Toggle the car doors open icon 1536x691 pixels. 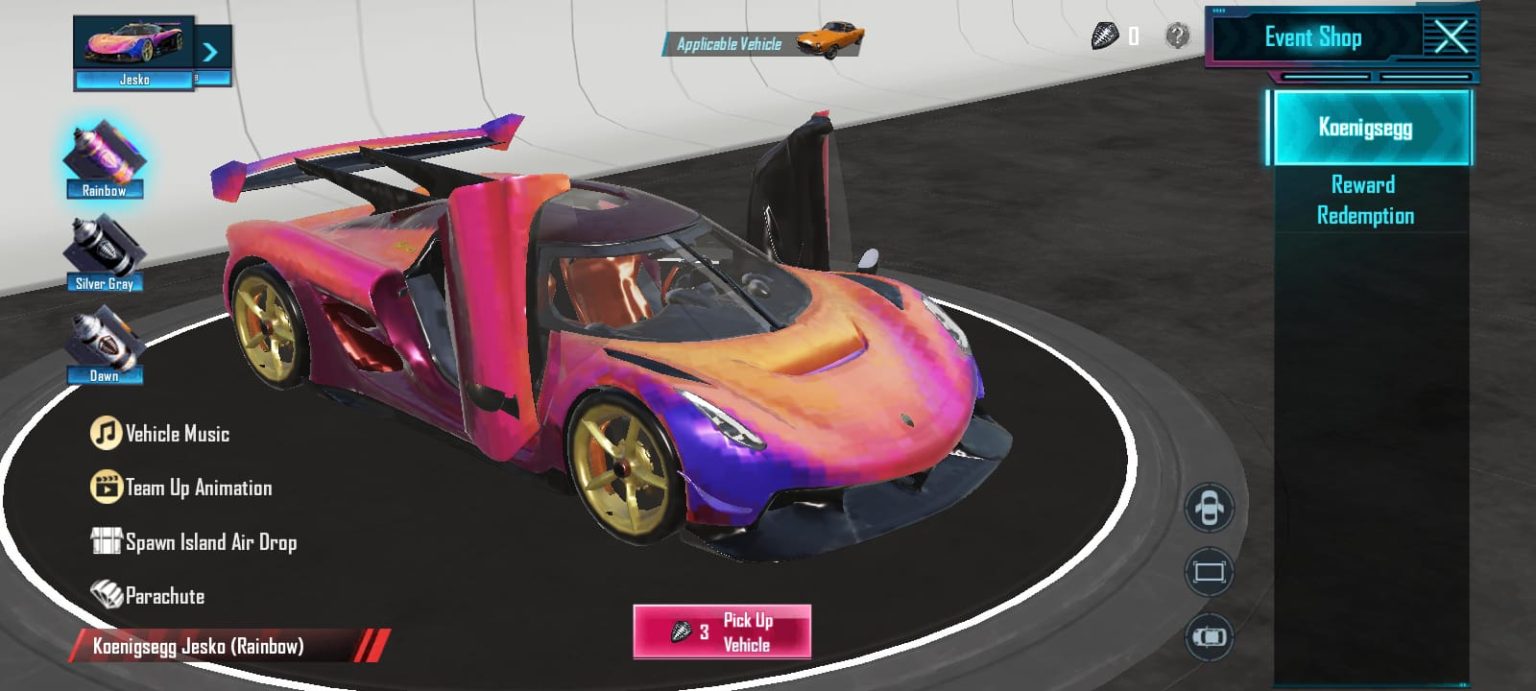[x=1209, y=508]
